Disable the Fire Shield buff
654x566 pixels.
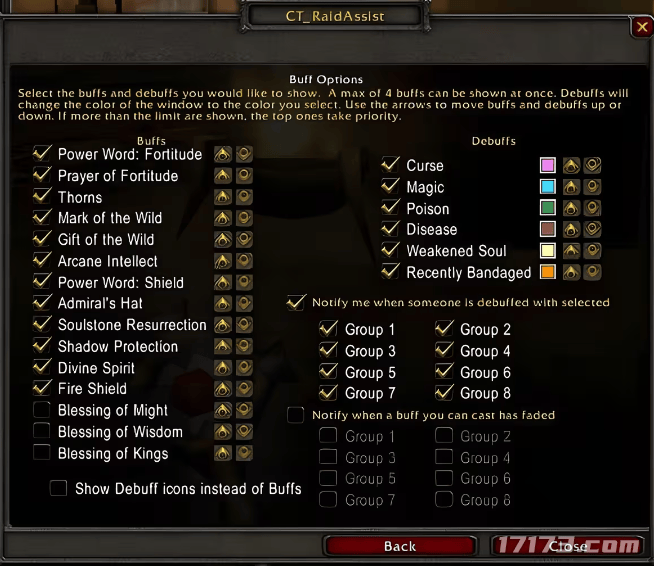click(42, 388)
